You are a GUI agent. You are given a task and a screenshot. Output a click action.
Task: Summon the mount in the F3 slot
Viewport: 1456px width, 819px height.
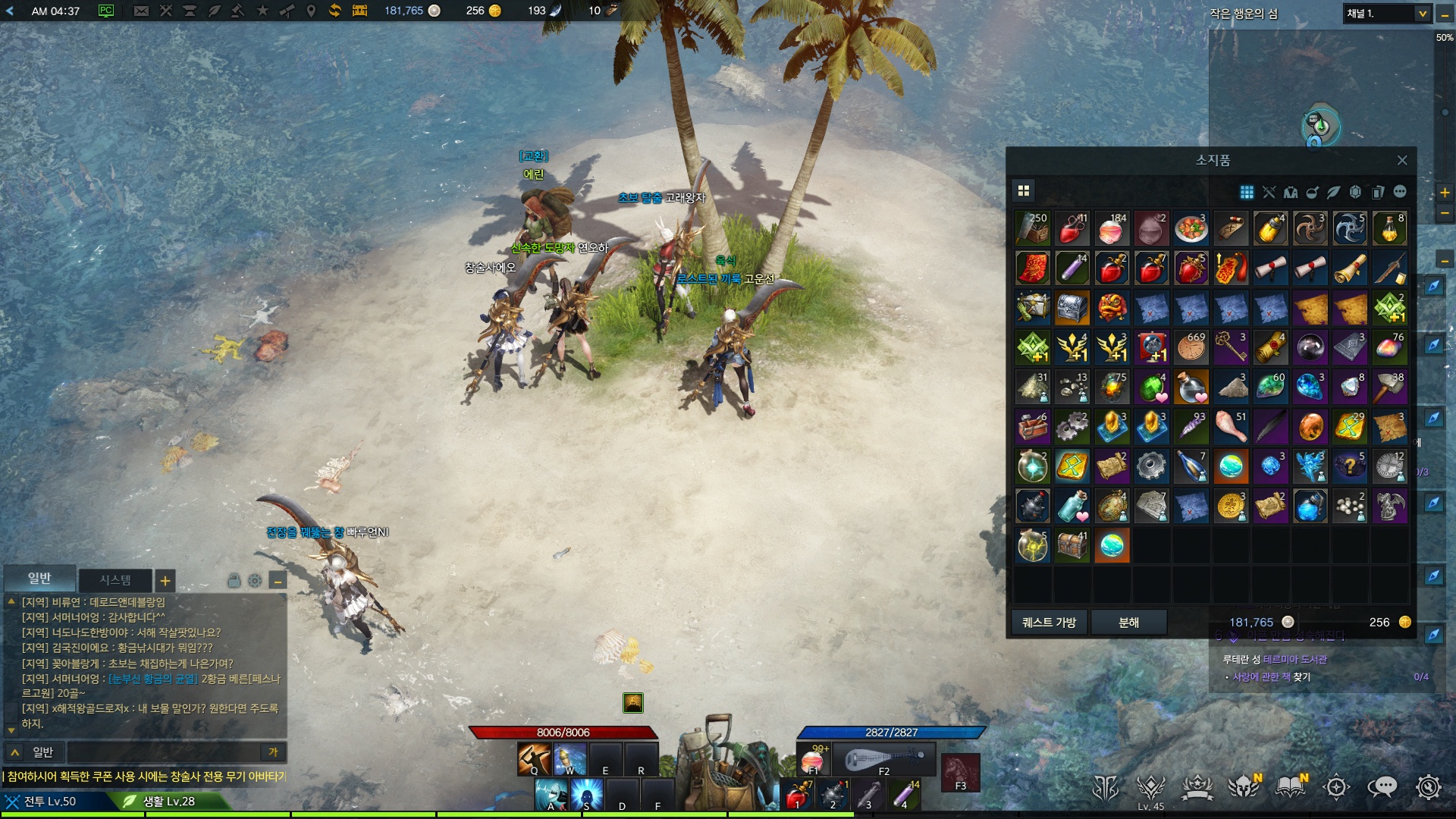[x=960, y=772]
